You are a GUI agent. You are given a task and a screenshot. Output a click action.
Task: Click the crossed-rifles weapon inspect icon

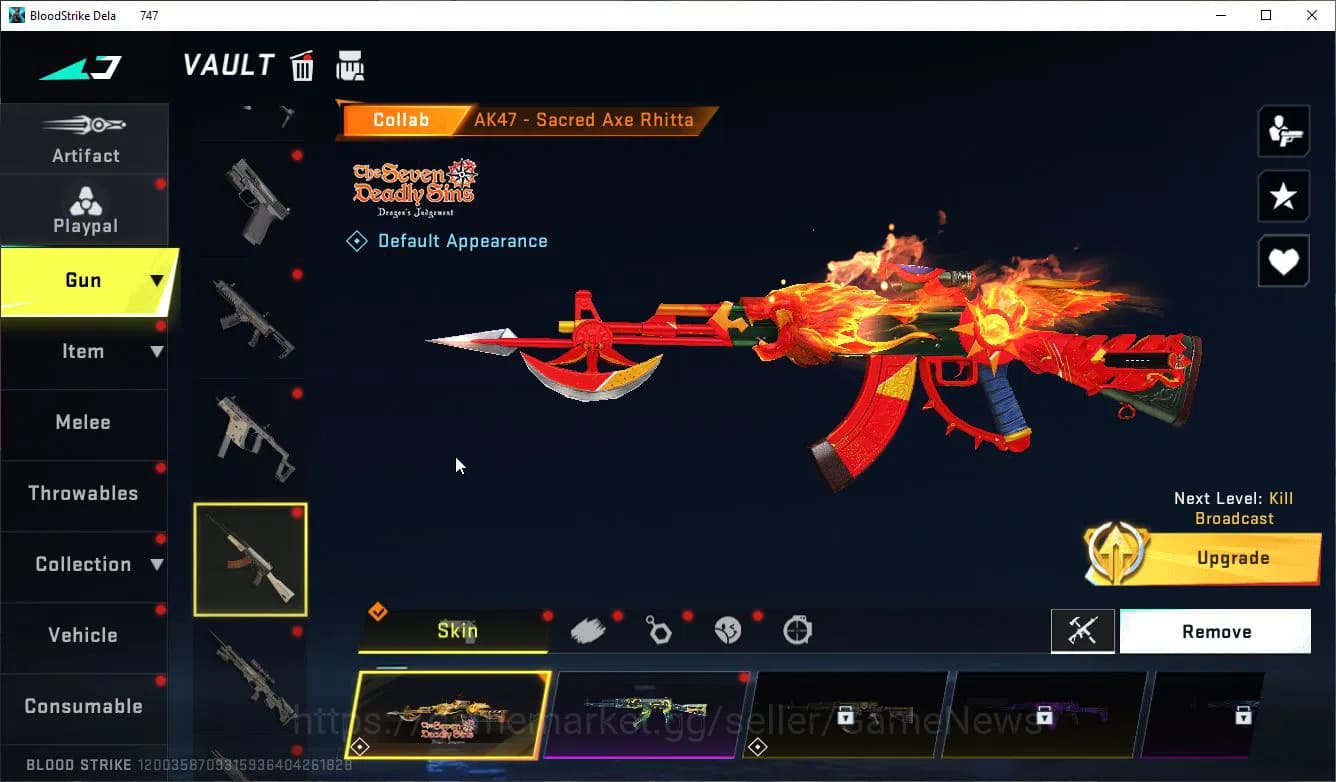(1083, 631)
